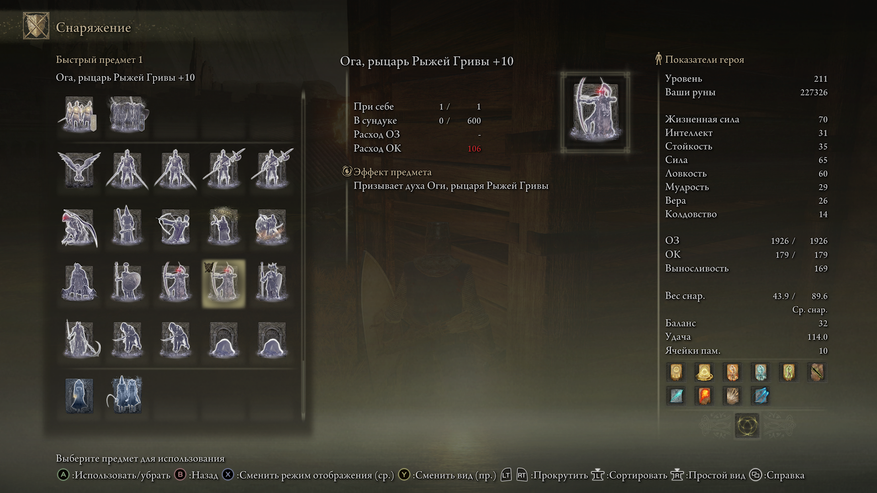Pick the blue glowing hooded spirit ash
This screenshot has height=493, width=877.
tap(78, 394)
